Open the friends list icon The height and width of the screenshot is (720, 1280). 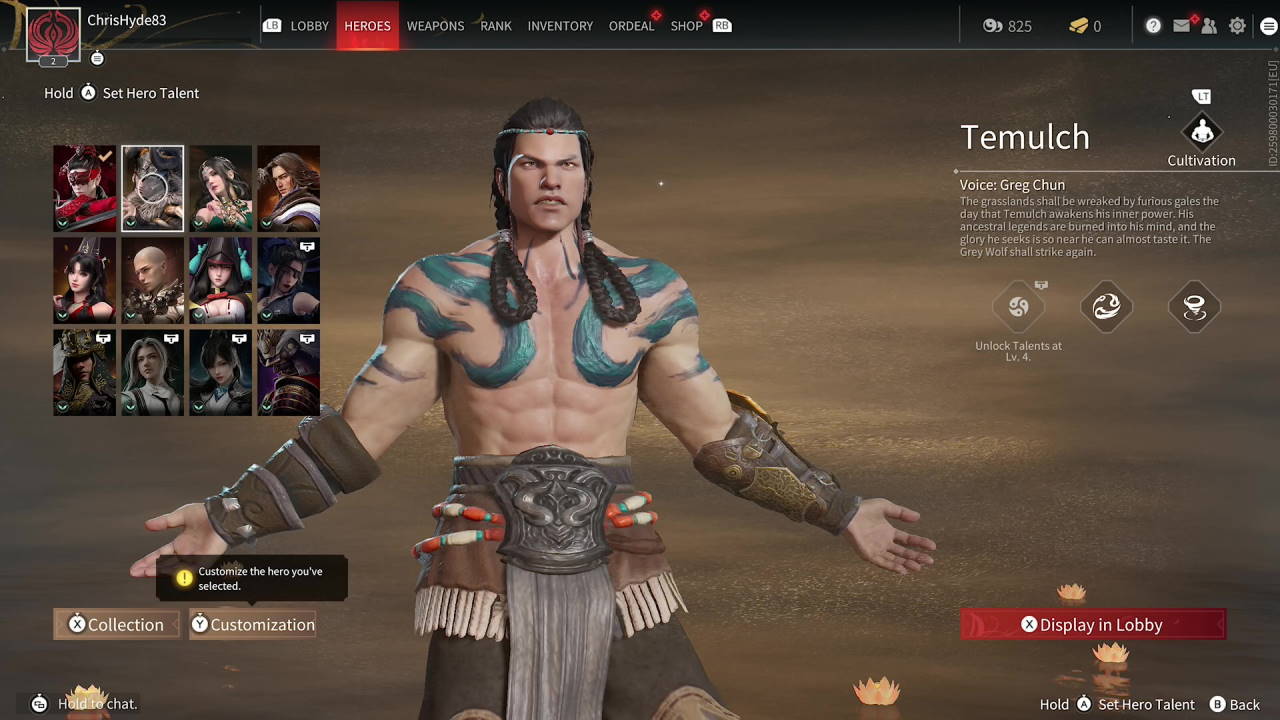(x=1209, y=26)
